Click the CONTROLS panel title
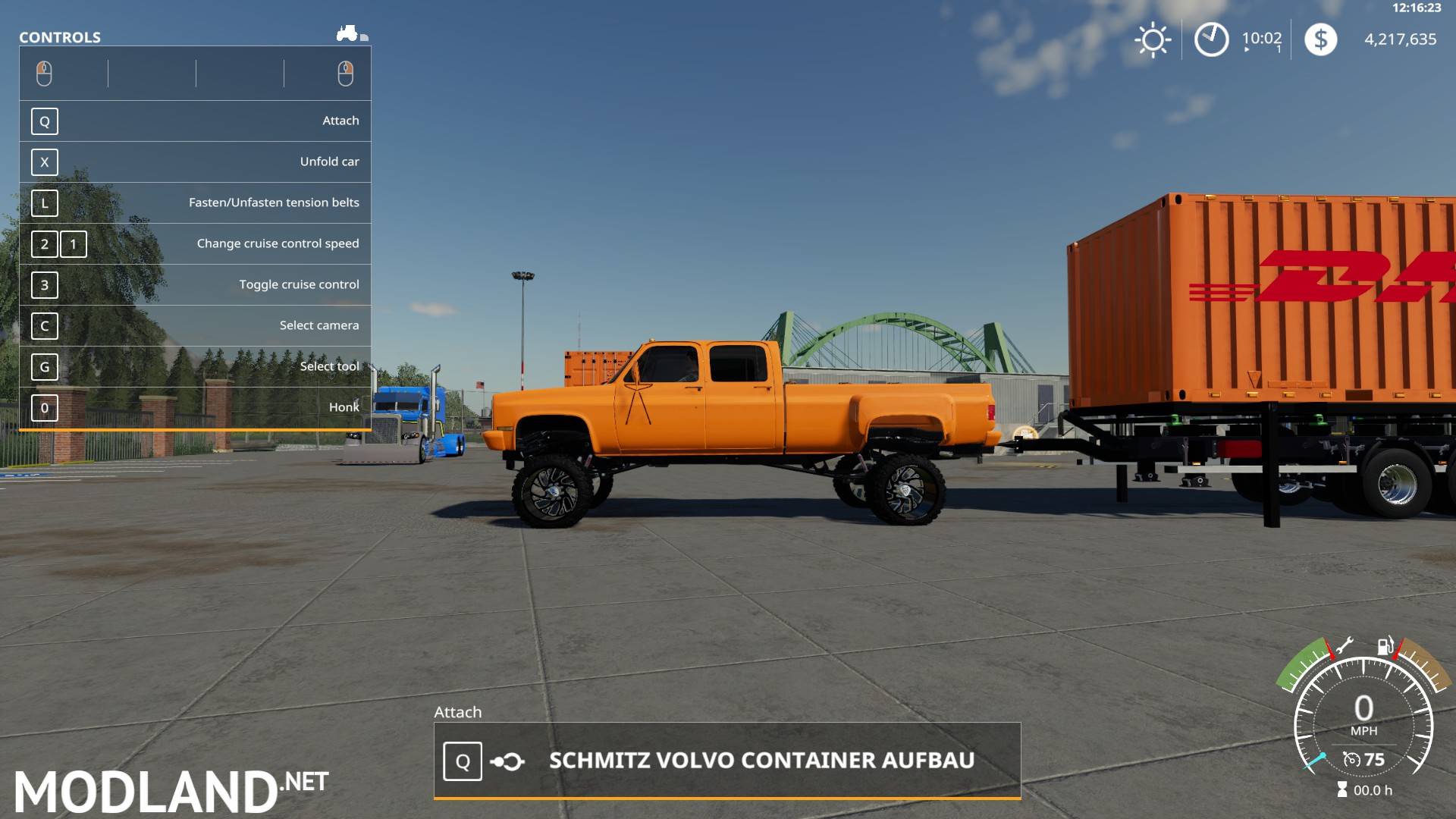The width and height of the screenshot is (1456, 819). coord(59,36)
